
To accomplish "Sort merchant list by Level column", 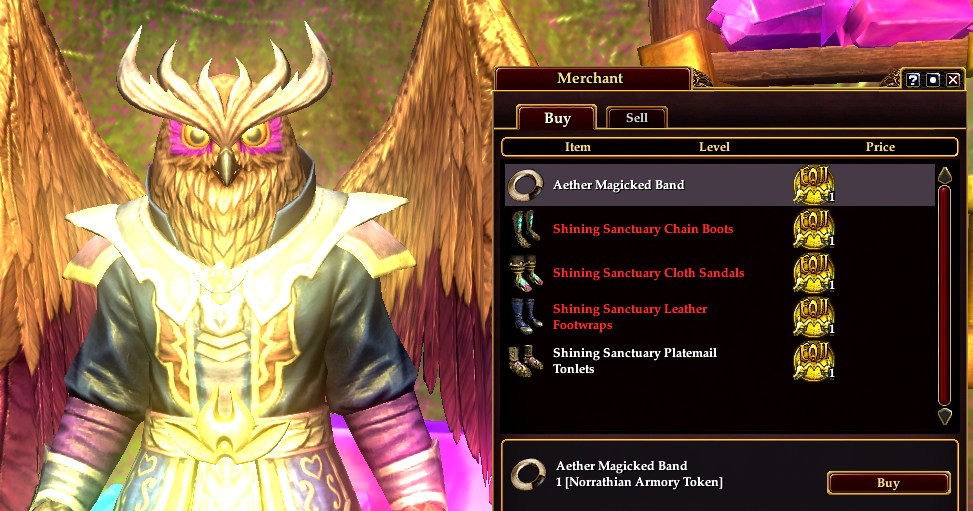I will point(714,147).
